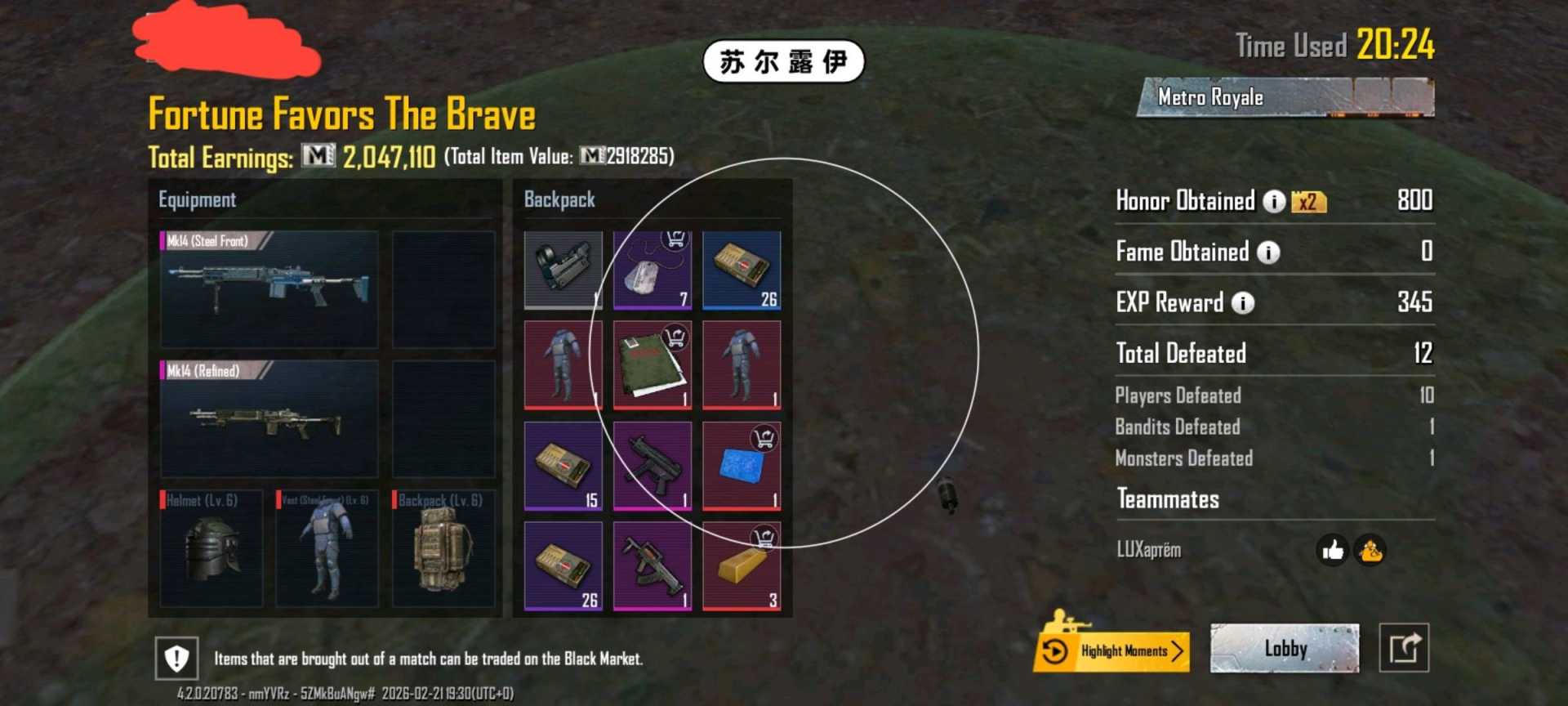Select the Mk14 (Steel Front) weapon slot
The image size is (1568, 706).
click(x=269, y=290)
